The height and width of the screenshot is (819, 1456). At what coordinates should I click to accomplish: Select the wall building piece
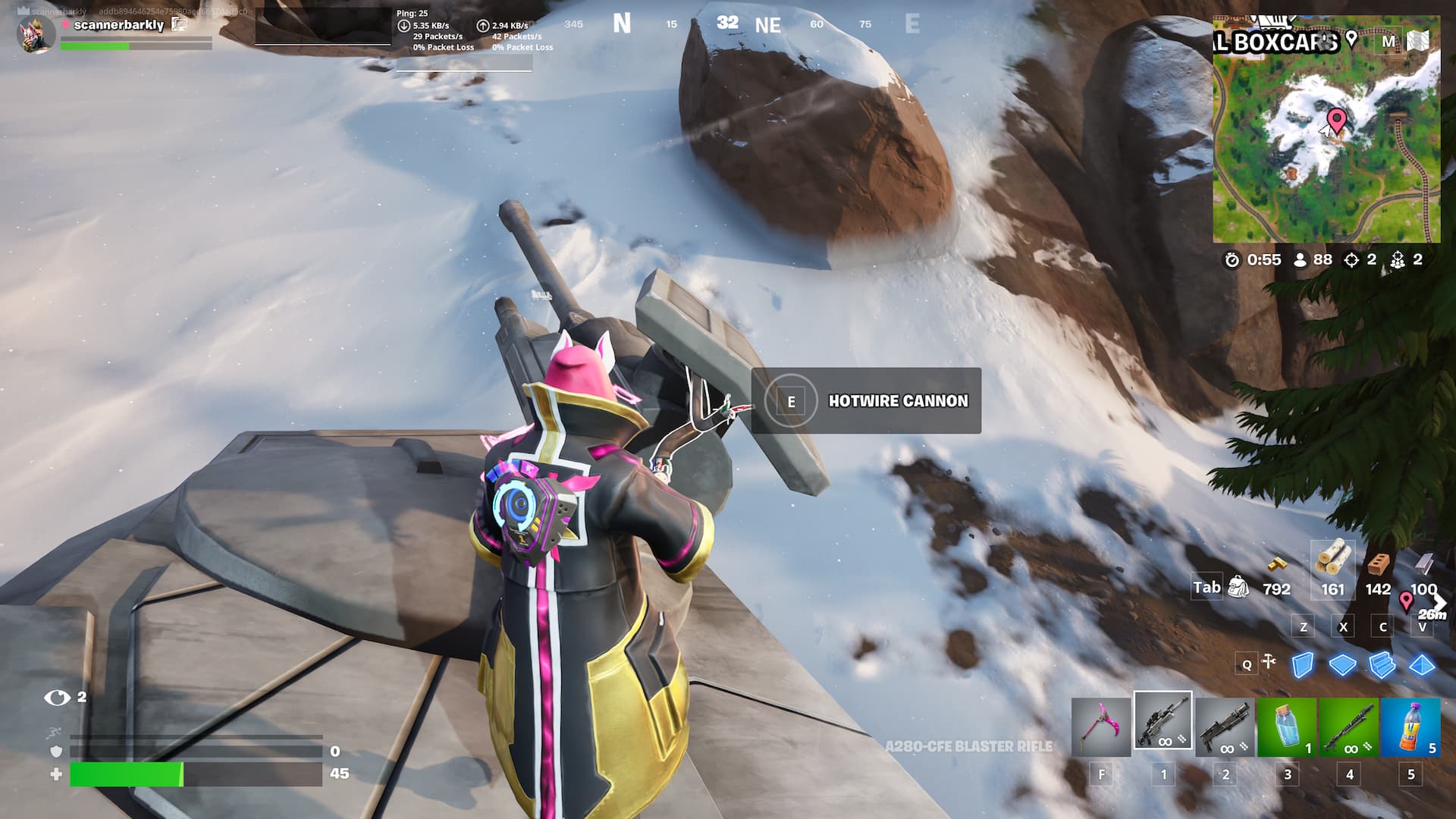tap(1303, 665)
